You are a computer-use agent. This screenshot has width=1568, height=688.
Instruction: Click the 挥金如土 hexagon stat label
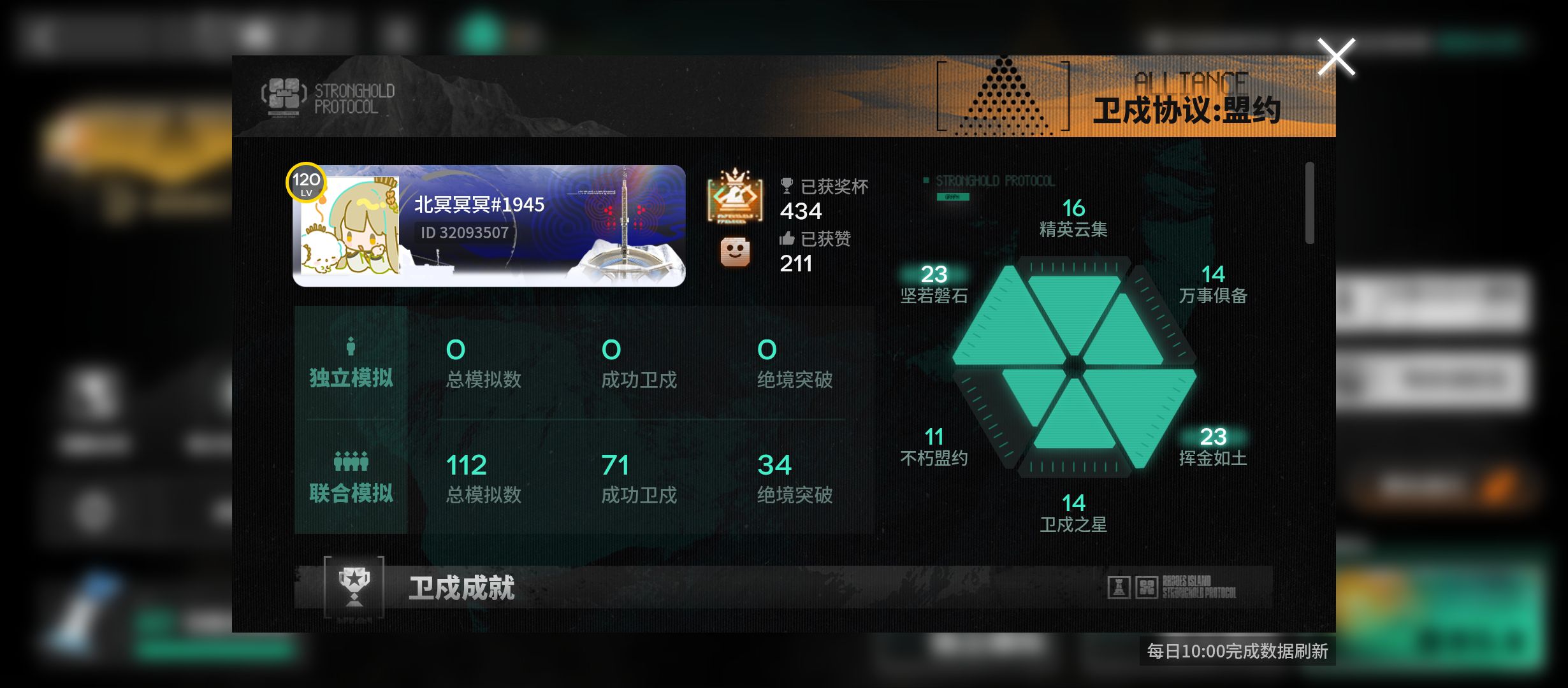point(1212,458)
